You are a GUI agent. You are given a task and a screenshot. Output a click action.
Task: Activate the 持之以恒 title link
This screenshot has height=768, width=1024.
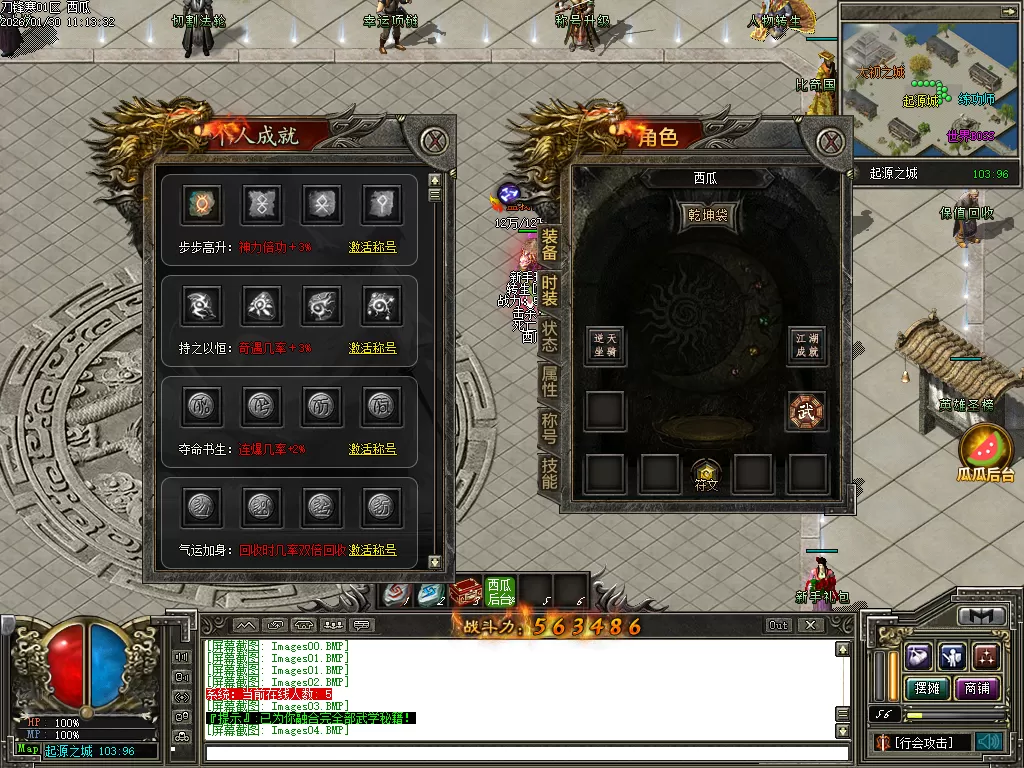[372, 348]
